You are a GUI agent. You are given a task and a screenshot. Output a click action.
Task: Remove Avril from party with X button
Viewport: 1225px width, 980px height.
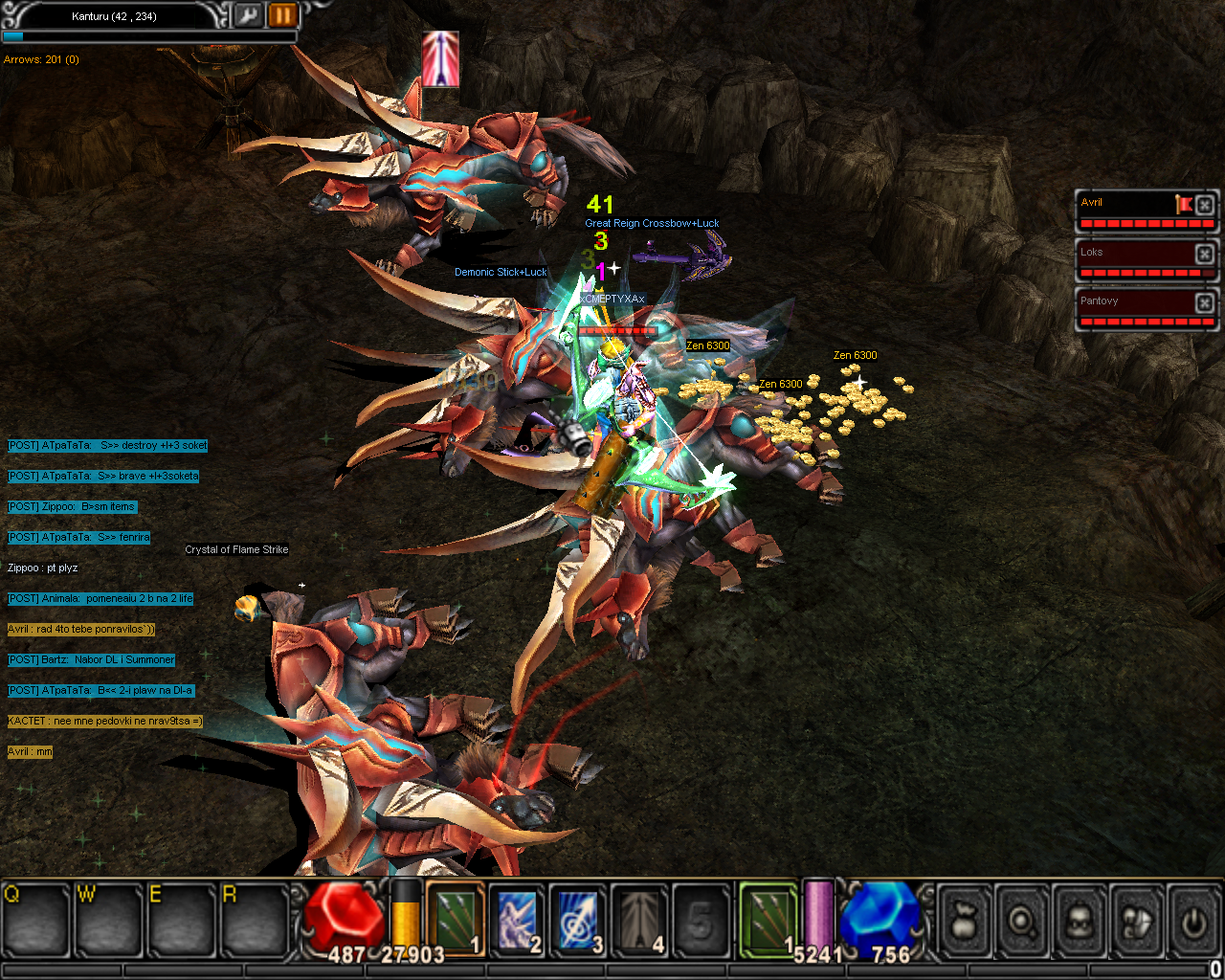point(1205,204)
